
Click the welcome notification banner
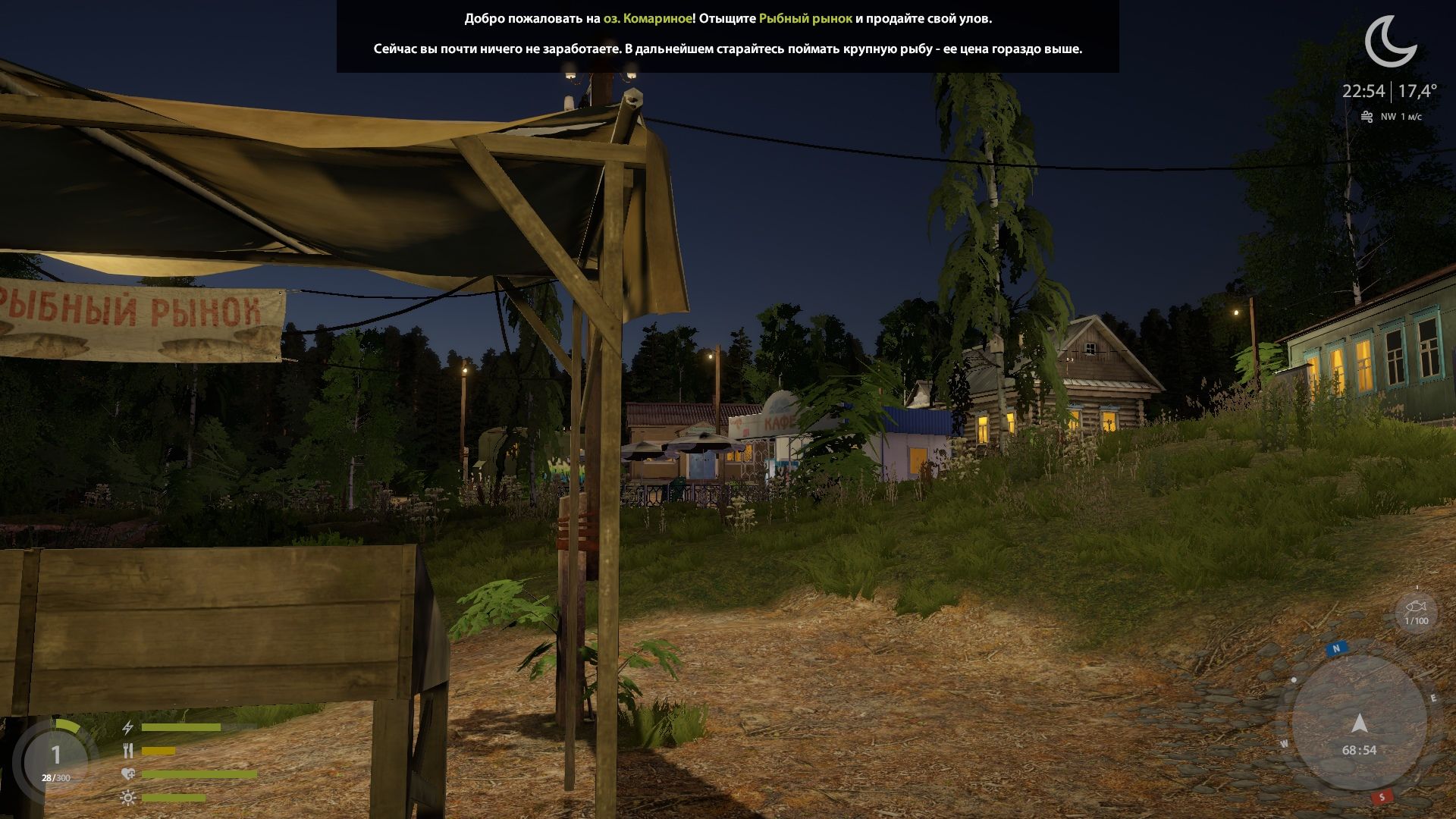tap(728, 34)
